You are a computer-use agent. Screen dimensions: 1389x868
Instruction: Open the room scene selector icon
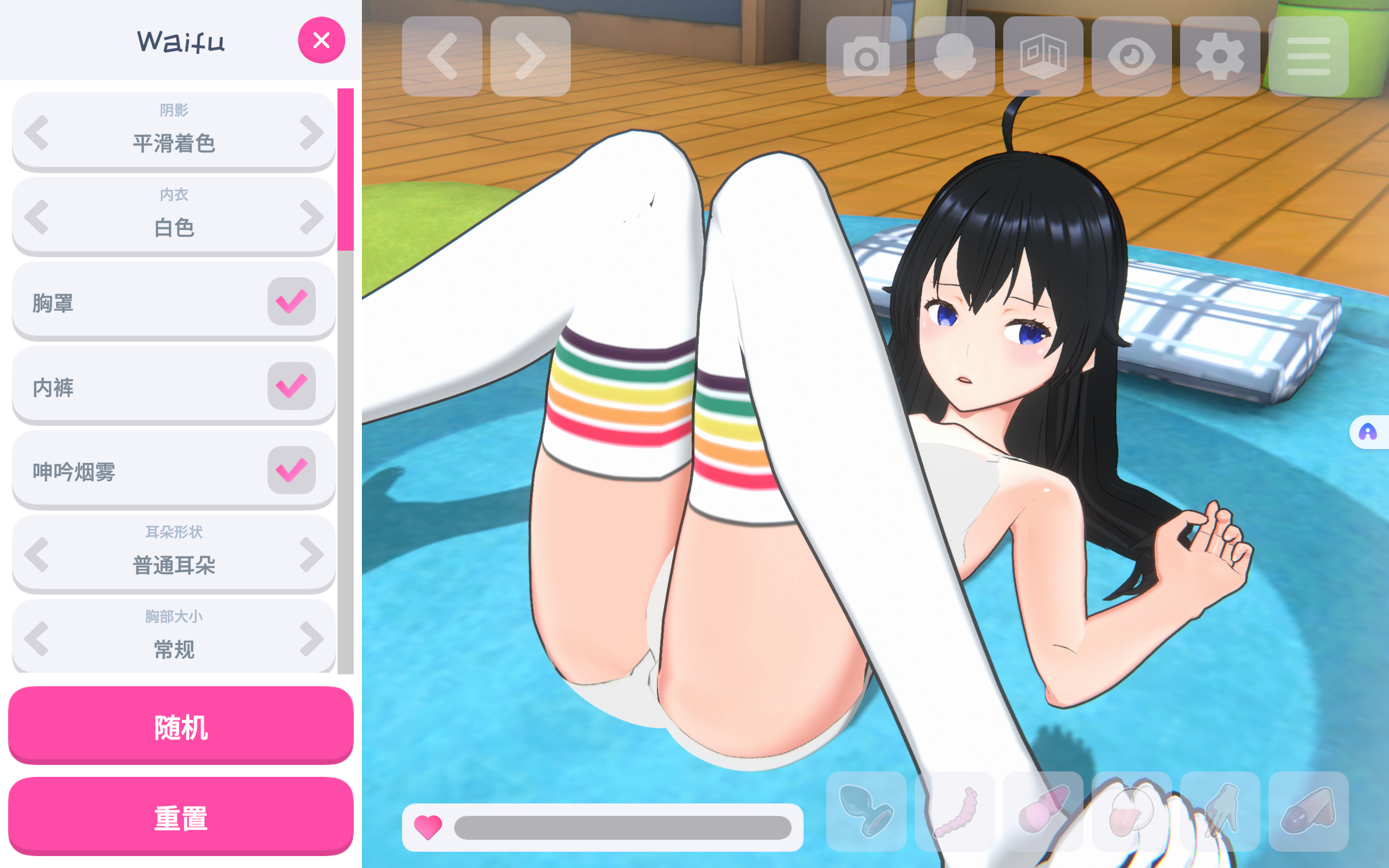[x=1043, y=56]
